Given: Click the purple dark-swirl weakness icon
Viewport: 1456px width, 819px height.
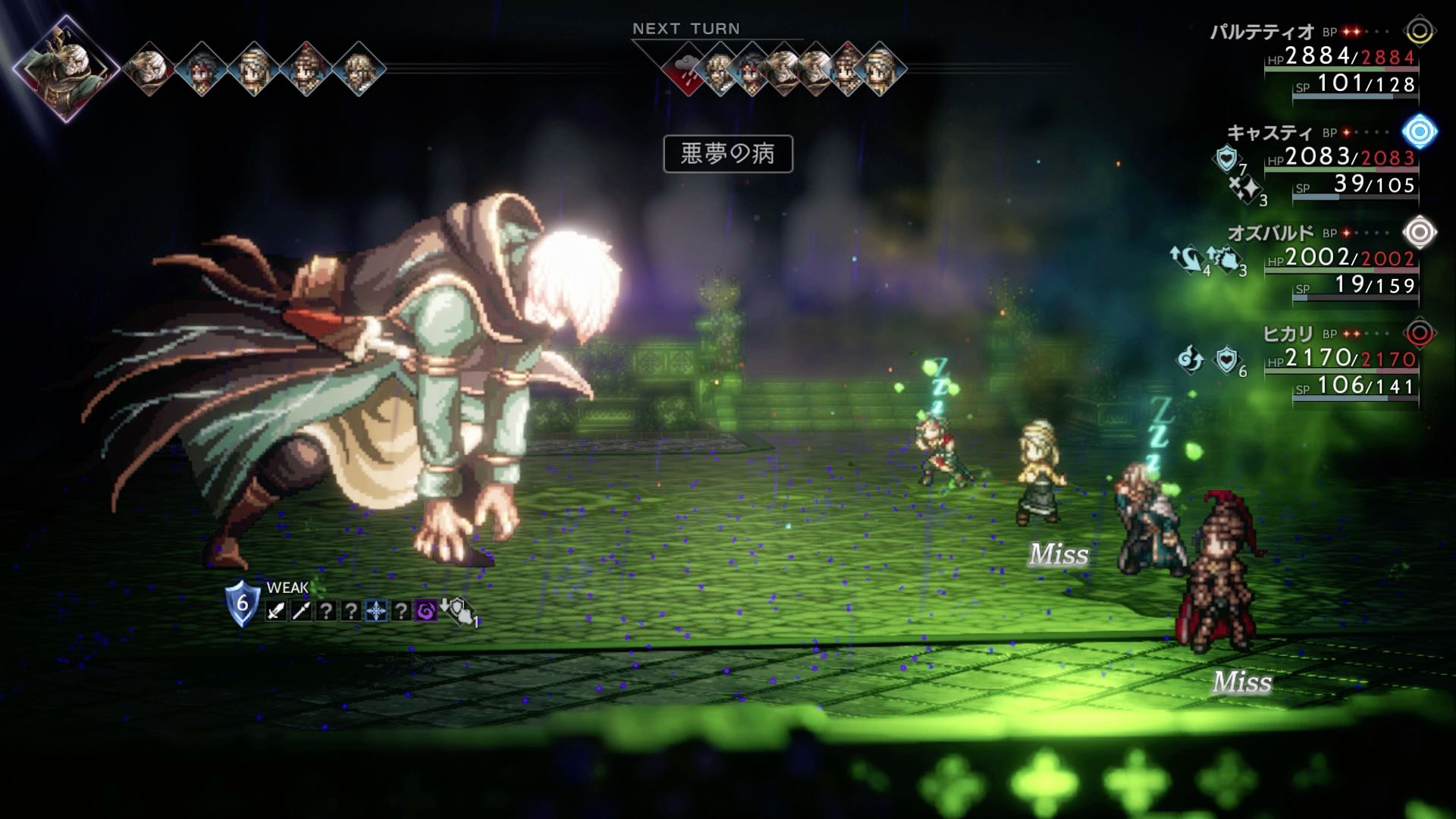Looking at the screenshot, I should click(426, 610).
